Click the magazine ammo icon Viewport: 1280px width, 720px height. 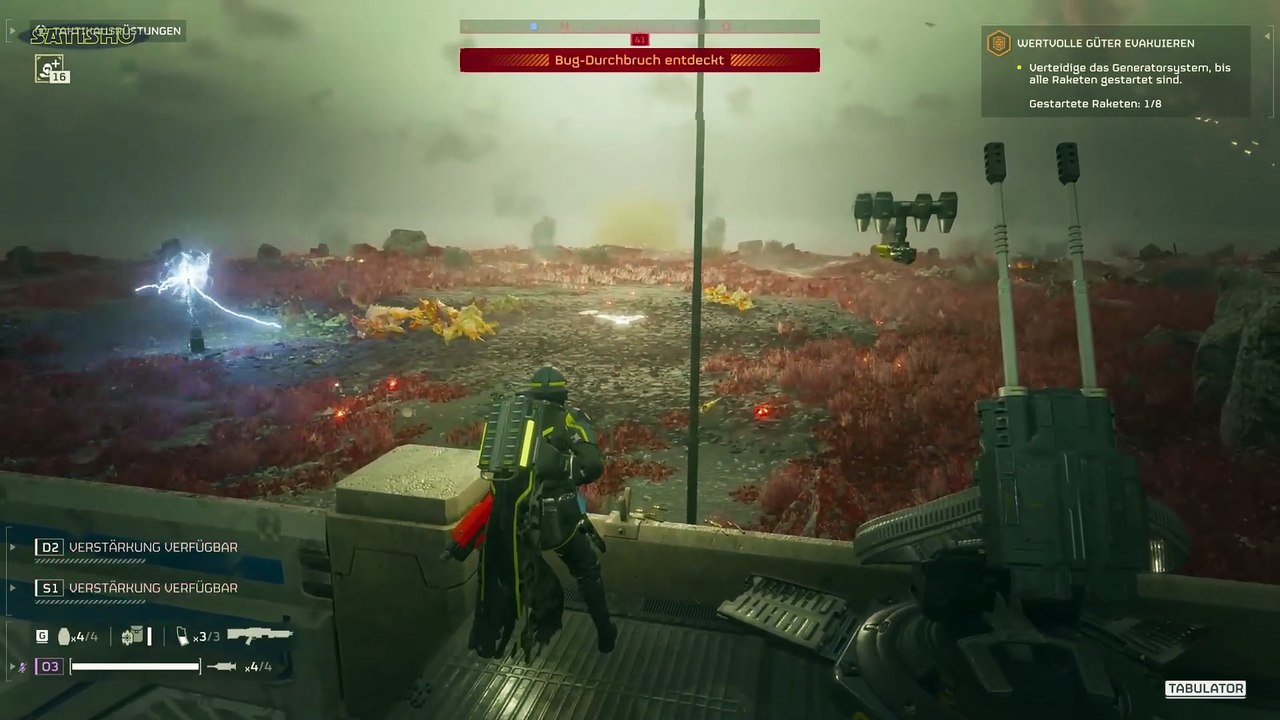tap(182, 636)
